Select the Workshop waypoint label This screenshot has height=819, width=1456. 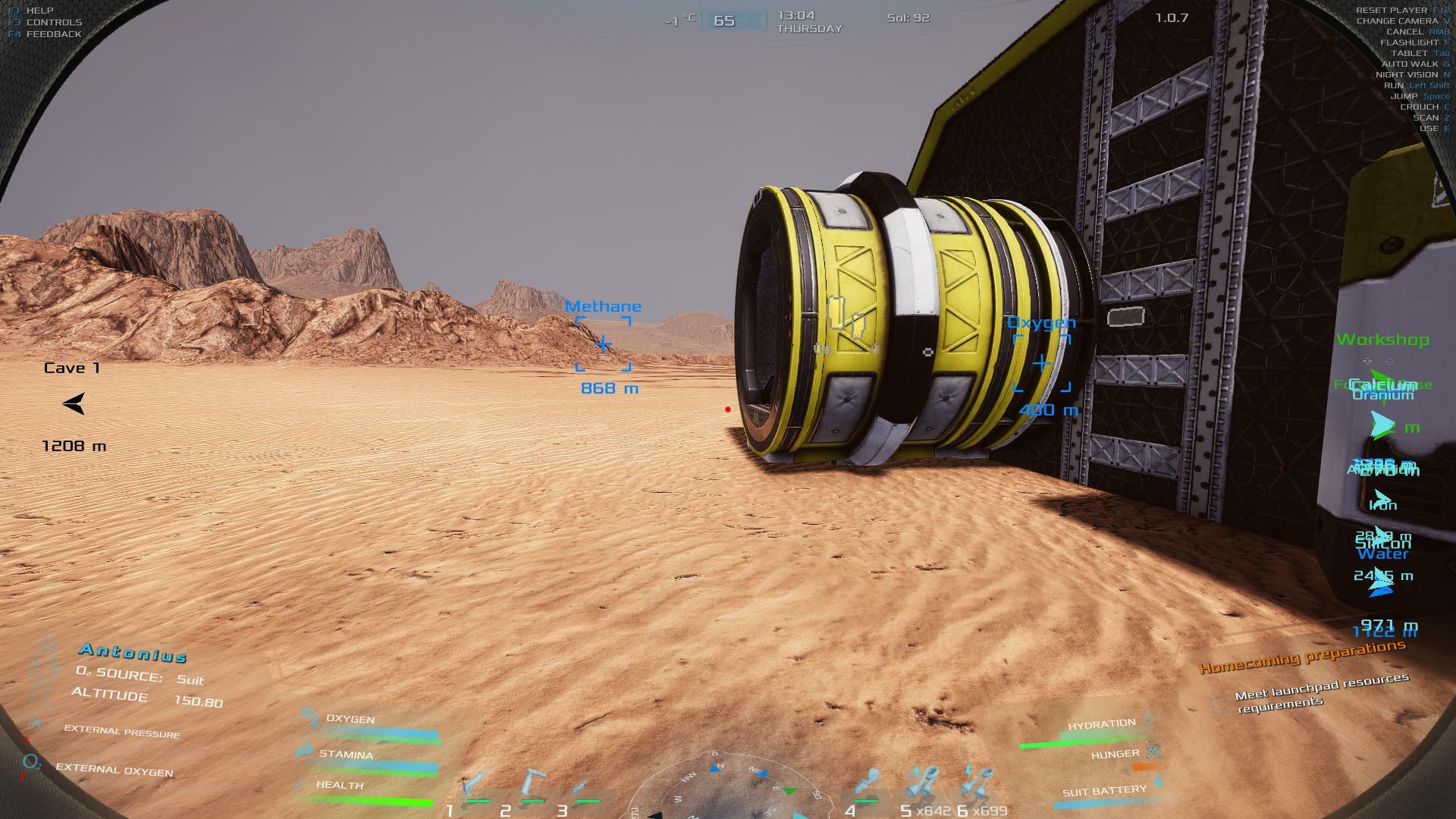coord(1382,340)
